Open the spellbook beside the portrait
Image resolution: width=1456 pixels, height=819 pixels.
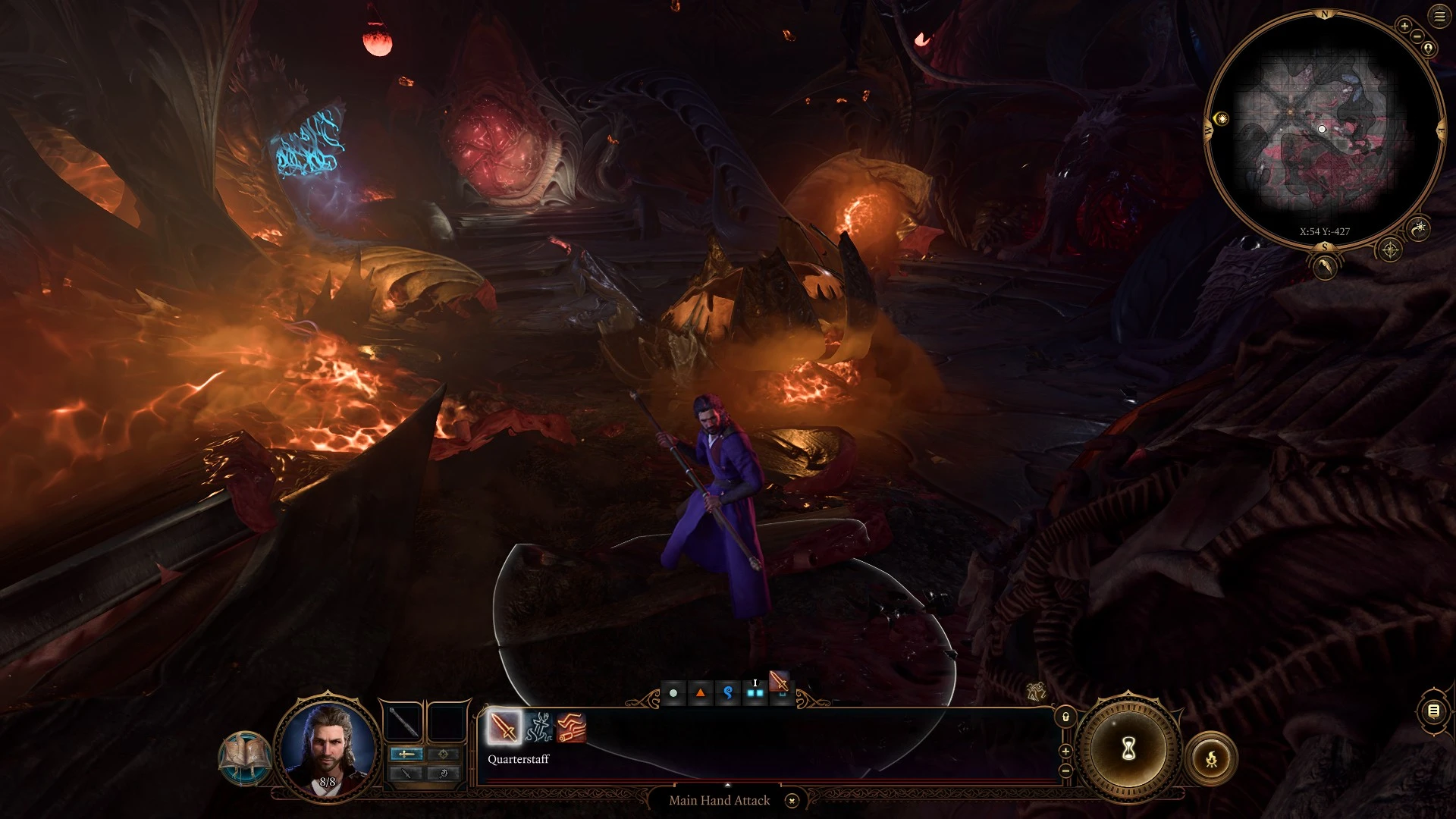pos(245,758)
